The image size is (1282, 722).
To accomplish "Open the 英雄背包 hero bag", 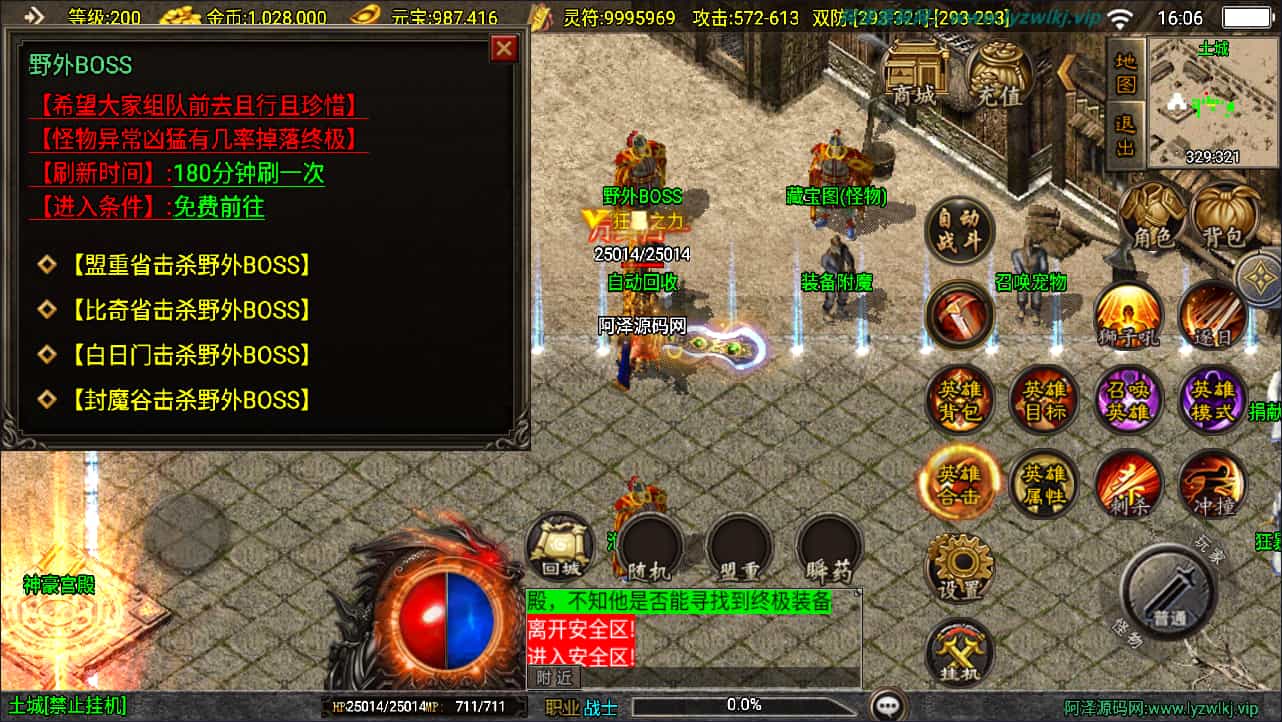I will point(959,400).
